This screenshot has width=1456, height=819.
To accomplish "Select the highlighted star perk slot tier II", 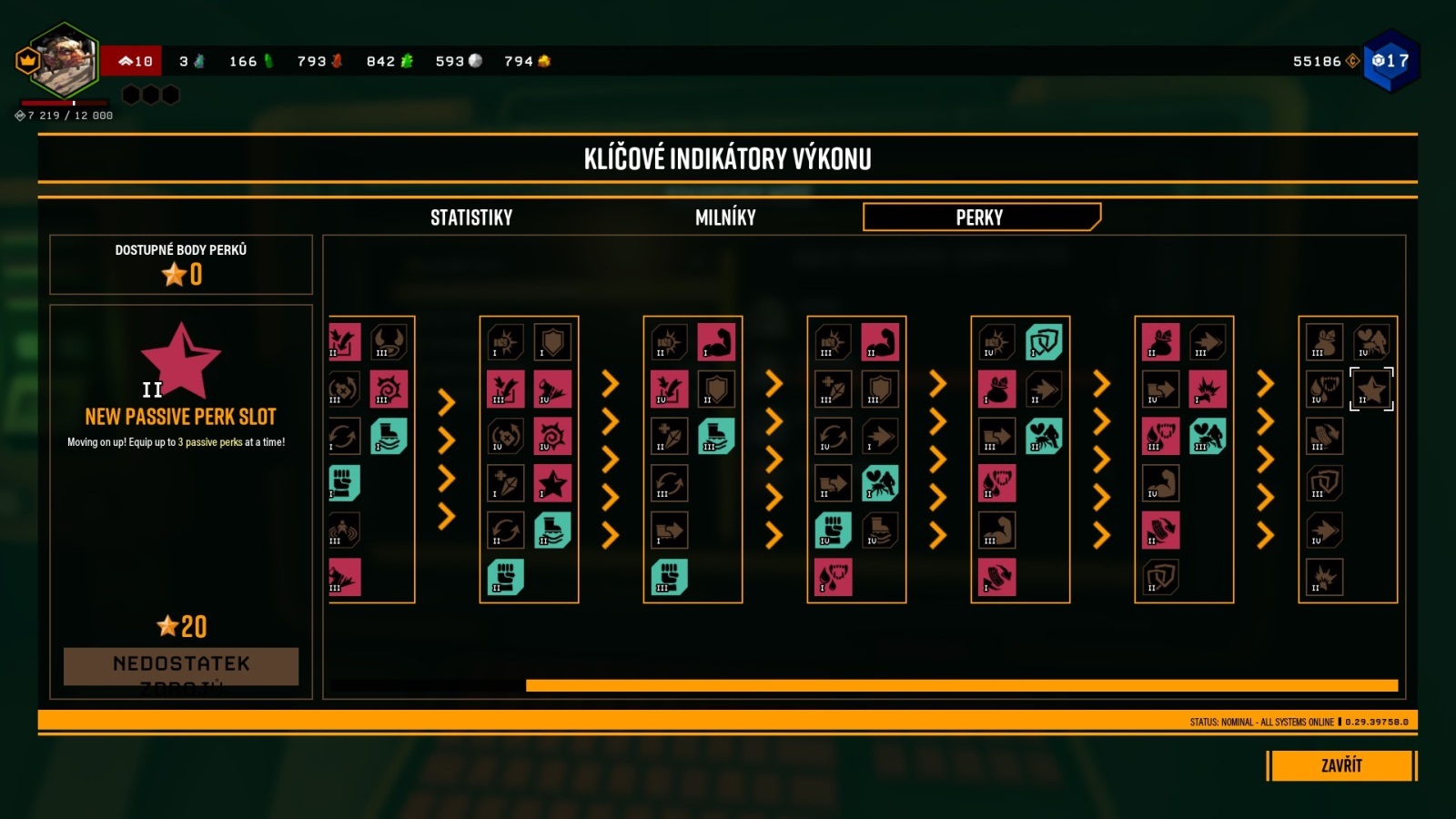I will 1371,389.
